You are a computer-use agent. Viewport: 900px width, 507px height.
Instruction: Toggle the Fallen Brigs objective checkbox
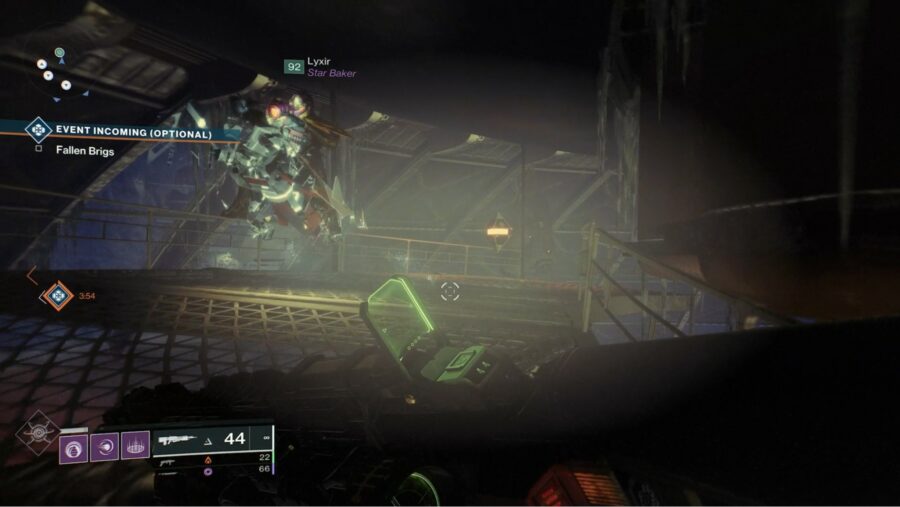pos(38,150)
